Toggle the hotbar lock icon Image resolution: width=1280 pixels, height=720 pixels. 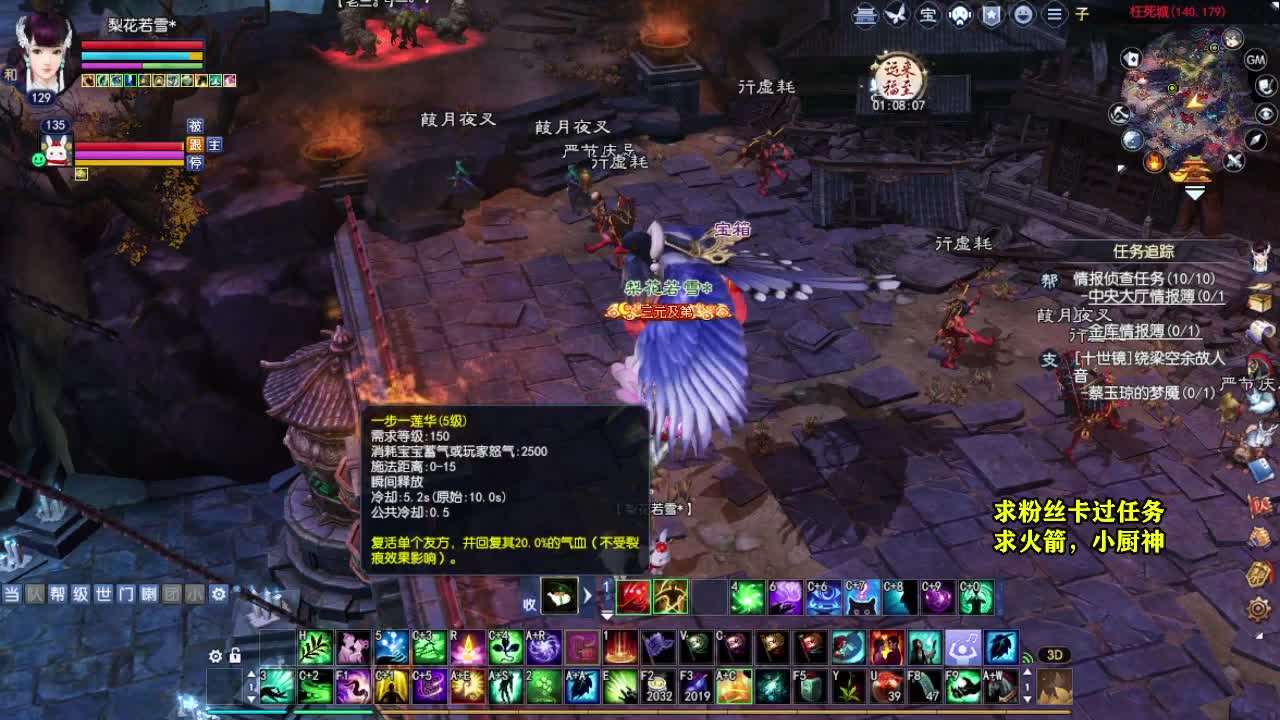pyautogui.click(x=235, y=657)
